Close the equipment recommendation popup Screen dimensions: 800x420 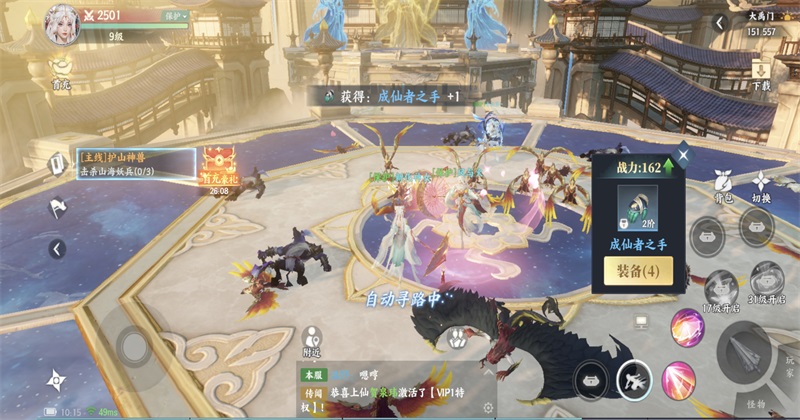pos(683,155)
